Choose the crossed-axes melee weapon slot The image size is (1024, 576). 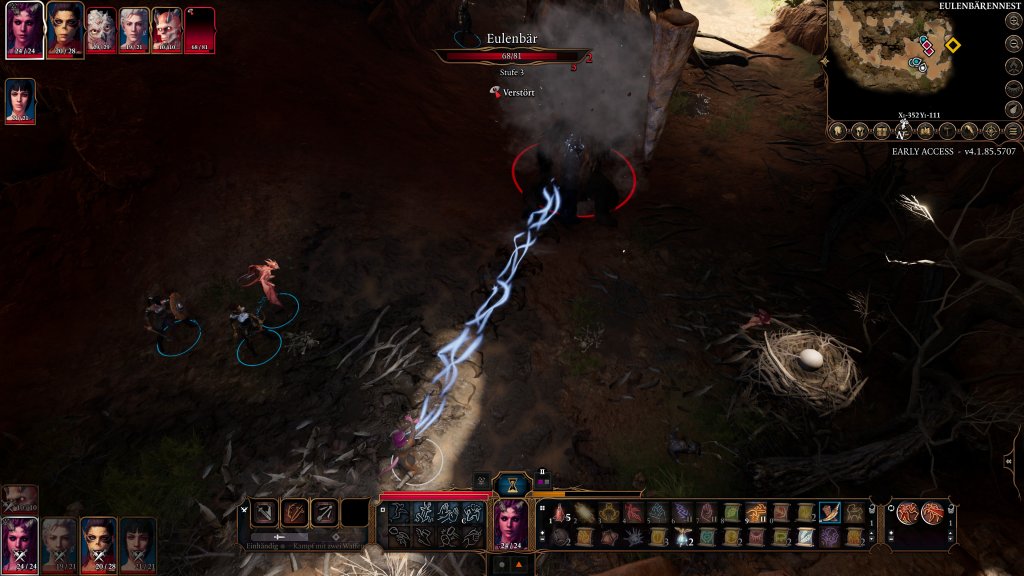point(264,514)
